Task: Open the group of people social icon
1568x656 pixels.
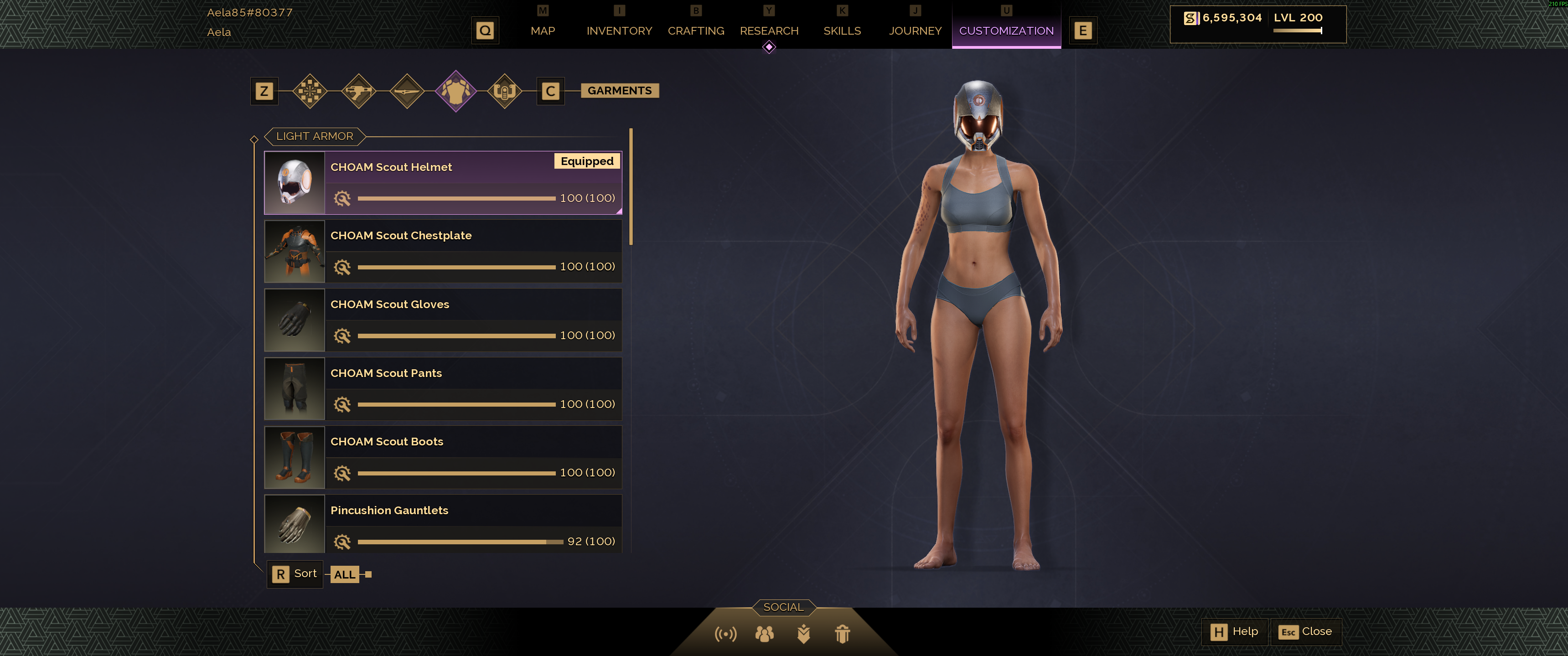Action: (765, 634)
